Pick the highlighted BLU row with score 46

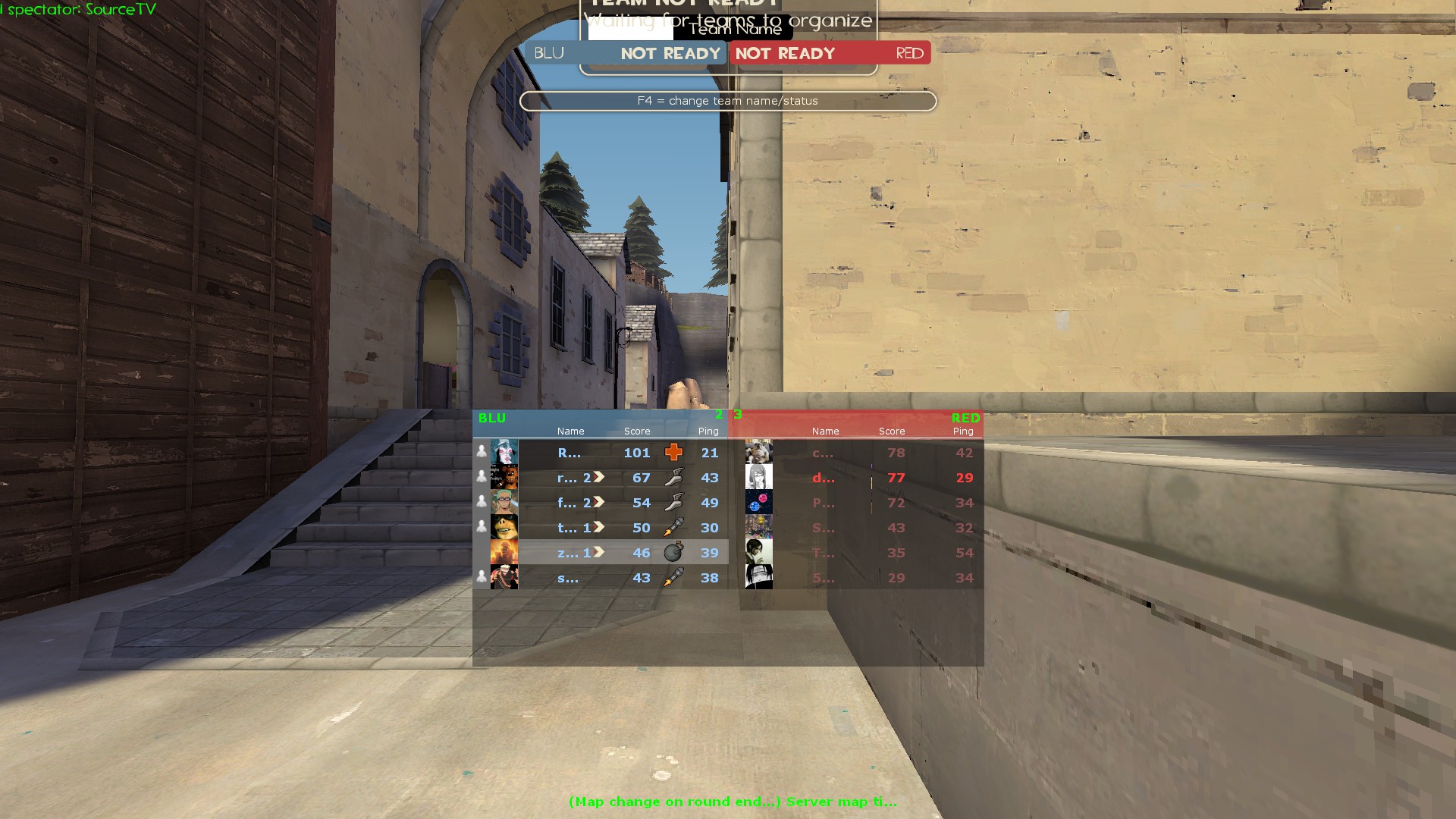tap(599, 553)
